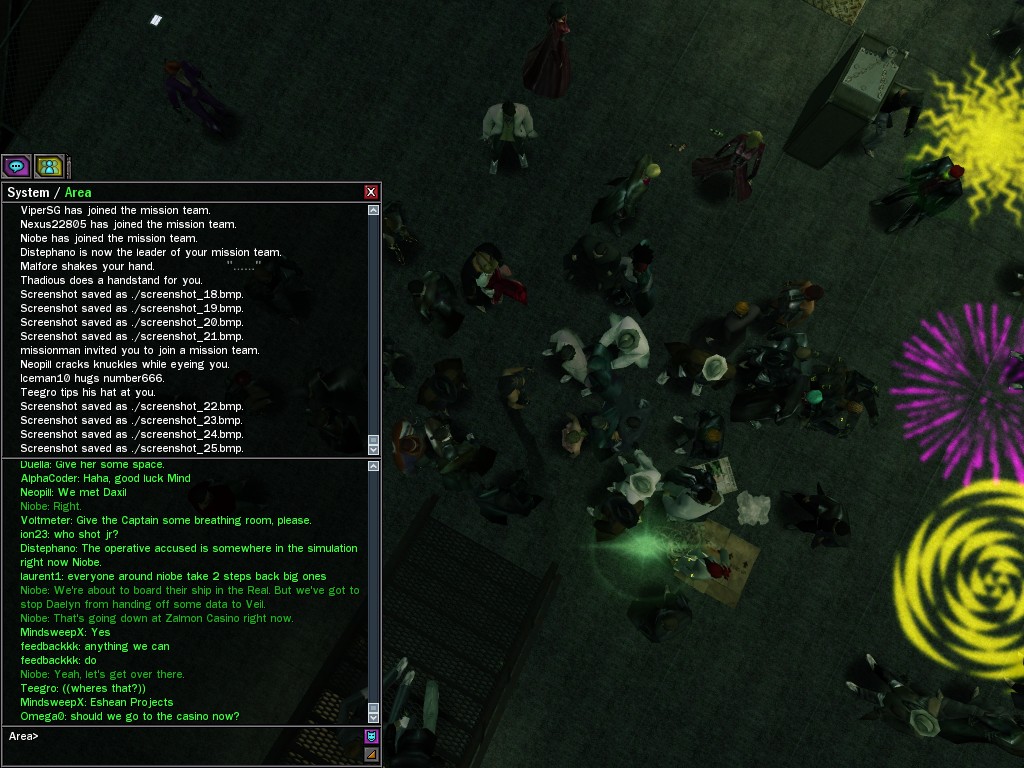This screenshot has height=768, width=1024.
Task: Click the purple speech bubble chat icon
Action: (16, 166)
